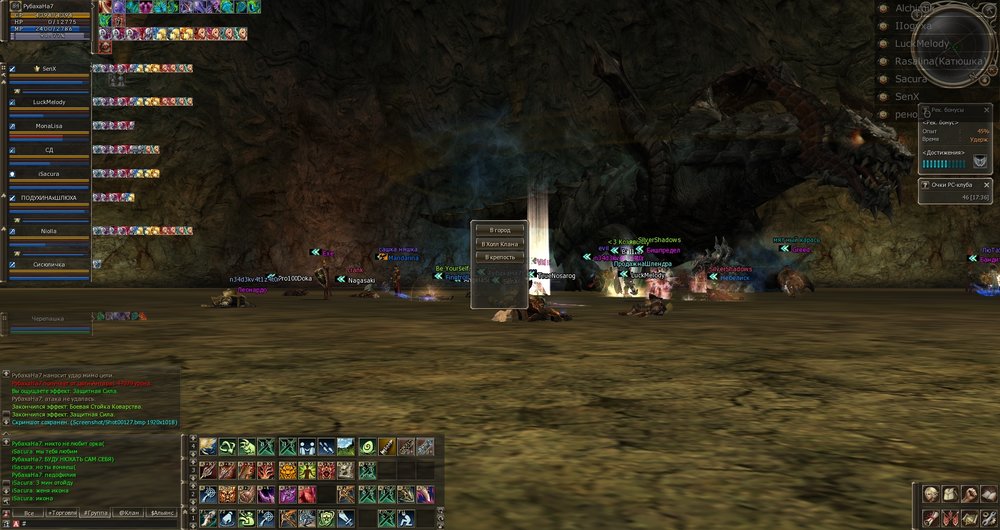Open the "+Торговля" trade chat tab
Image resolution: width=1000 pixels, height=530 pixels.
click(62, 512)
